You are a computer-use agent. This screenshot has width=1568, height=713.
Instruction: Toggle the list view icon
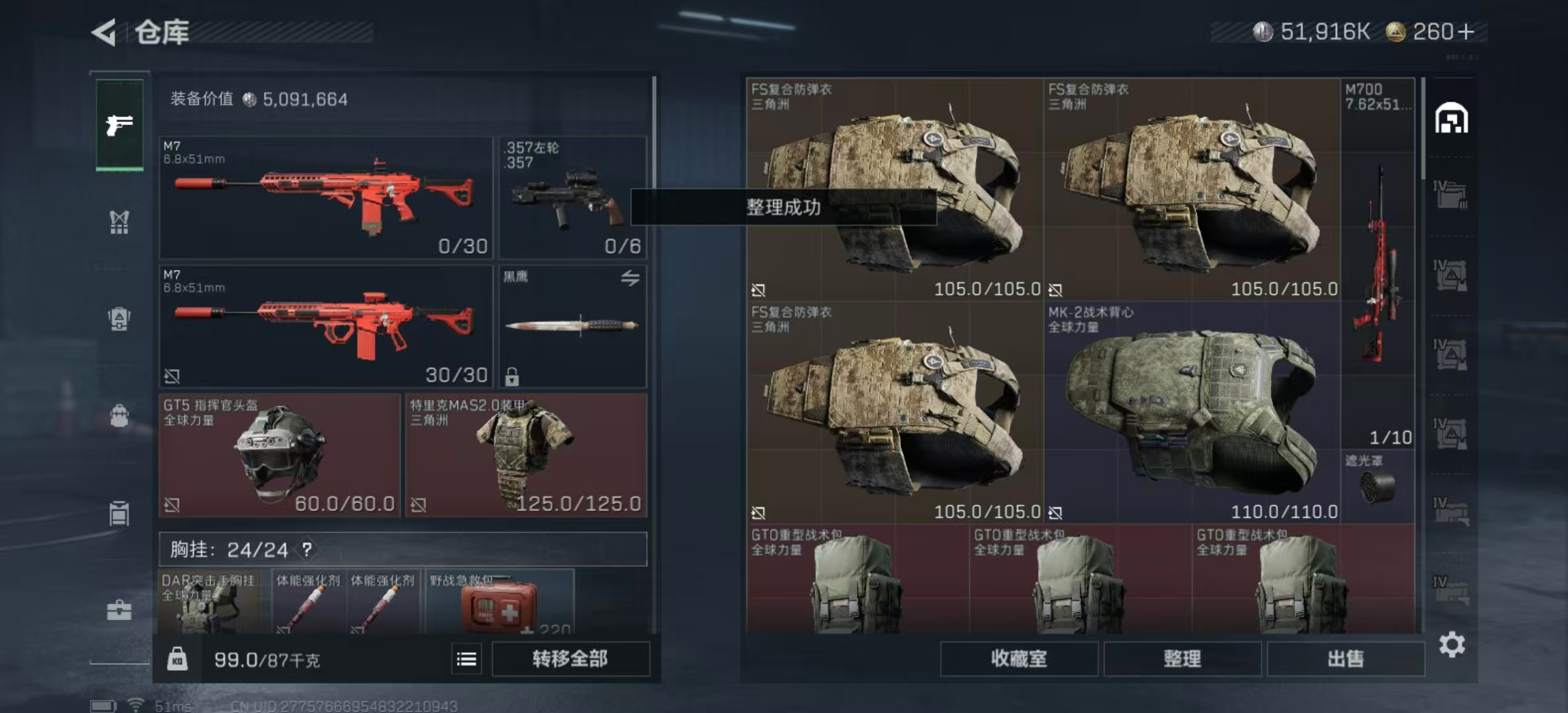[x=467, y=659]
